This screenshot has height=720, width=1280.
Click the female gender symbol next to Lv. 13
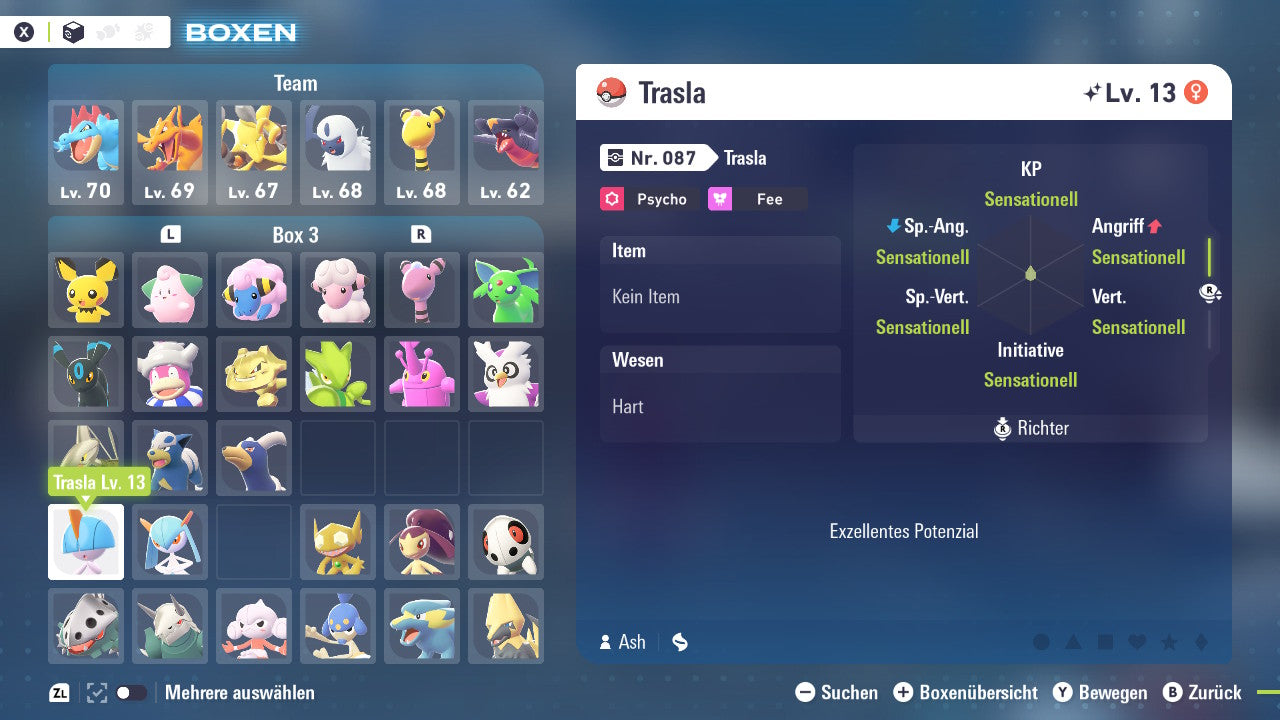1196,91
